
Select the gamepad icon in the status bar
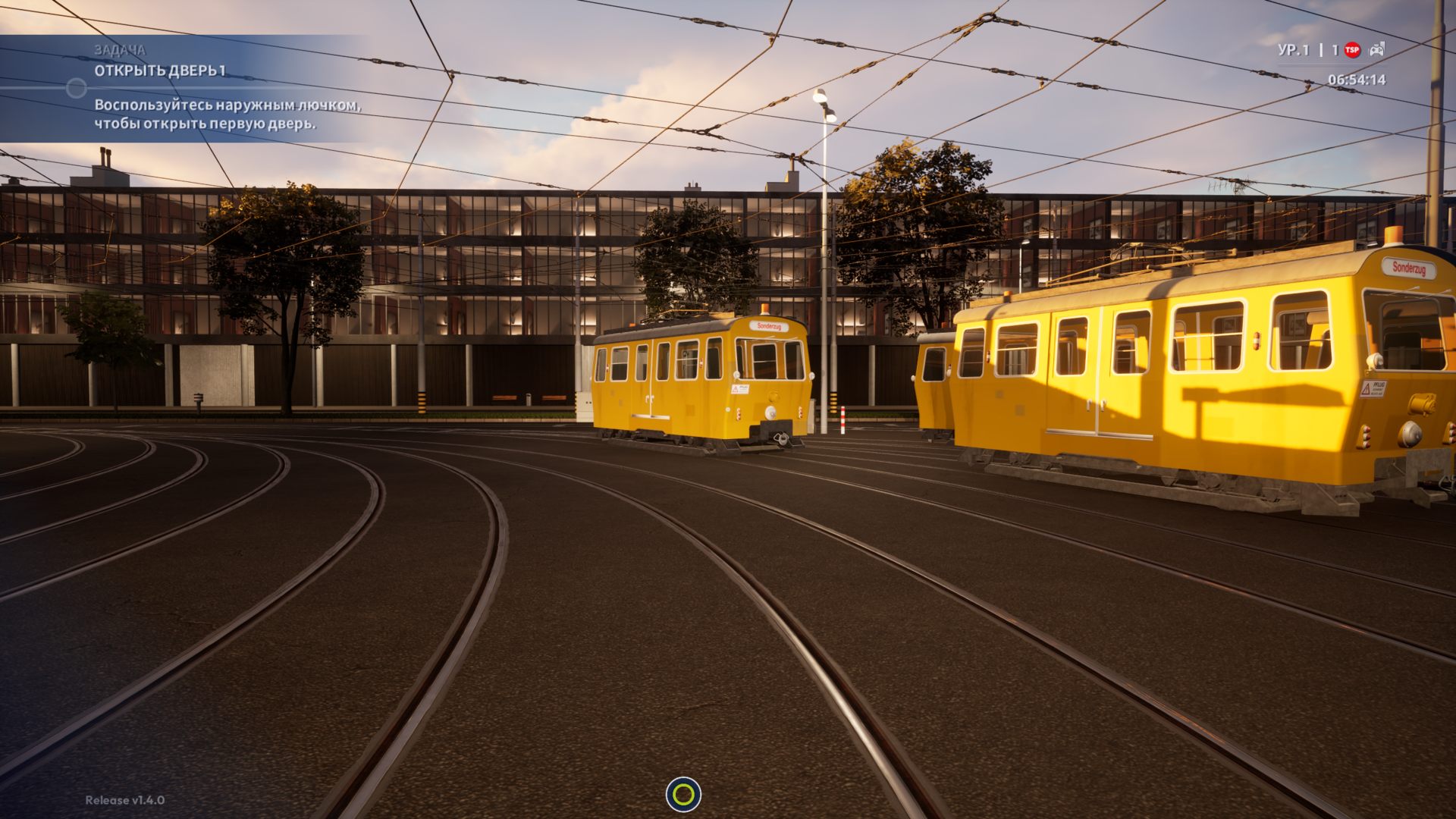[x=1376, y=50]
